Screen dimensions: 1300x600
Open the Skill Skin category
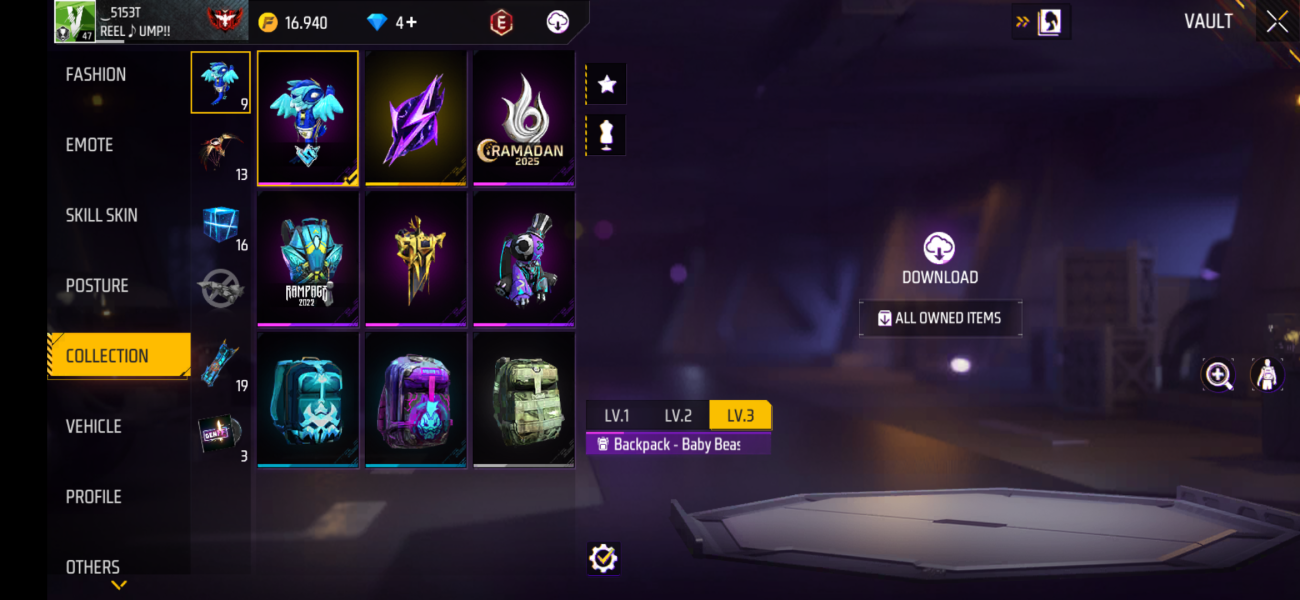(x=101, y=215)
